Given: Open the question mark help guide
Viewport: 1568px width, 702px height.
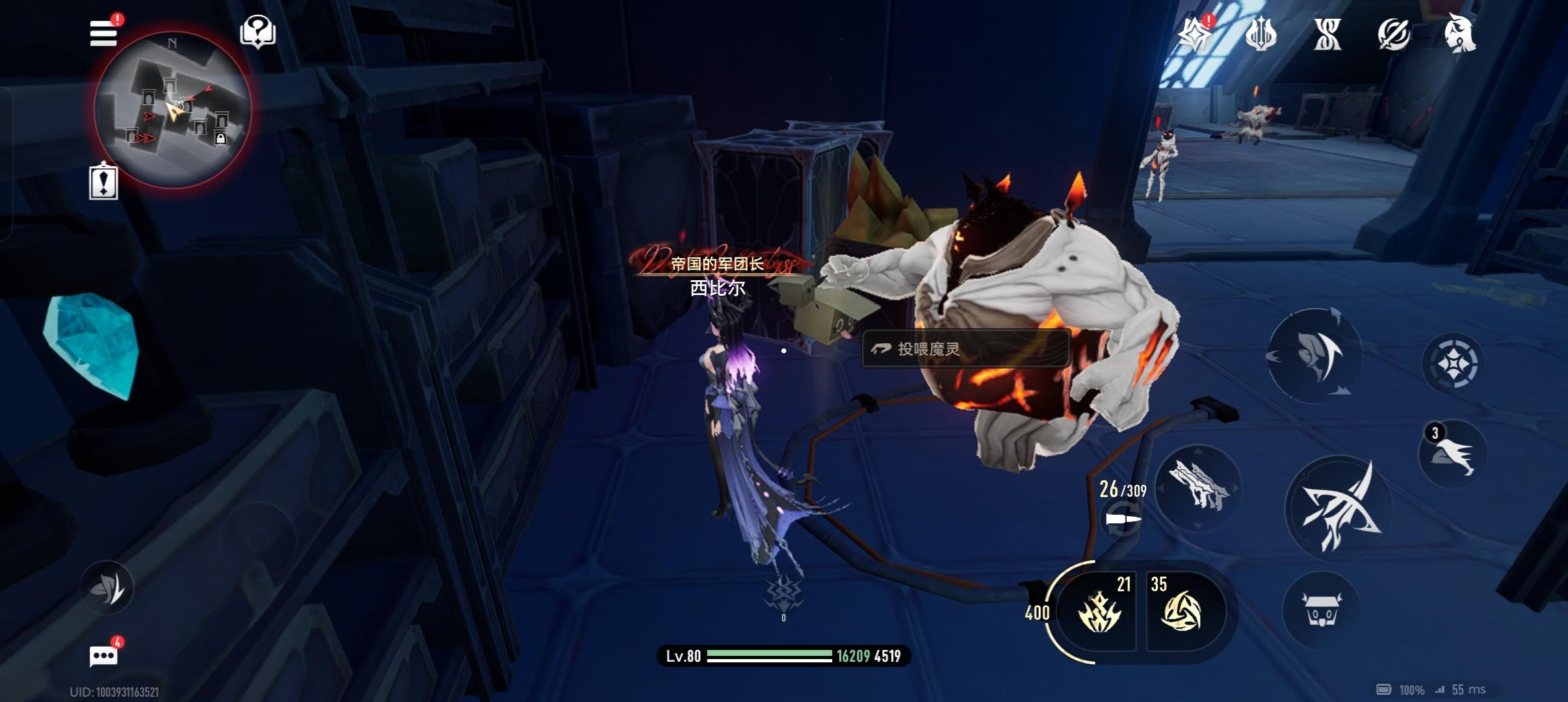Looking at the screenshot, I should 258,31.
